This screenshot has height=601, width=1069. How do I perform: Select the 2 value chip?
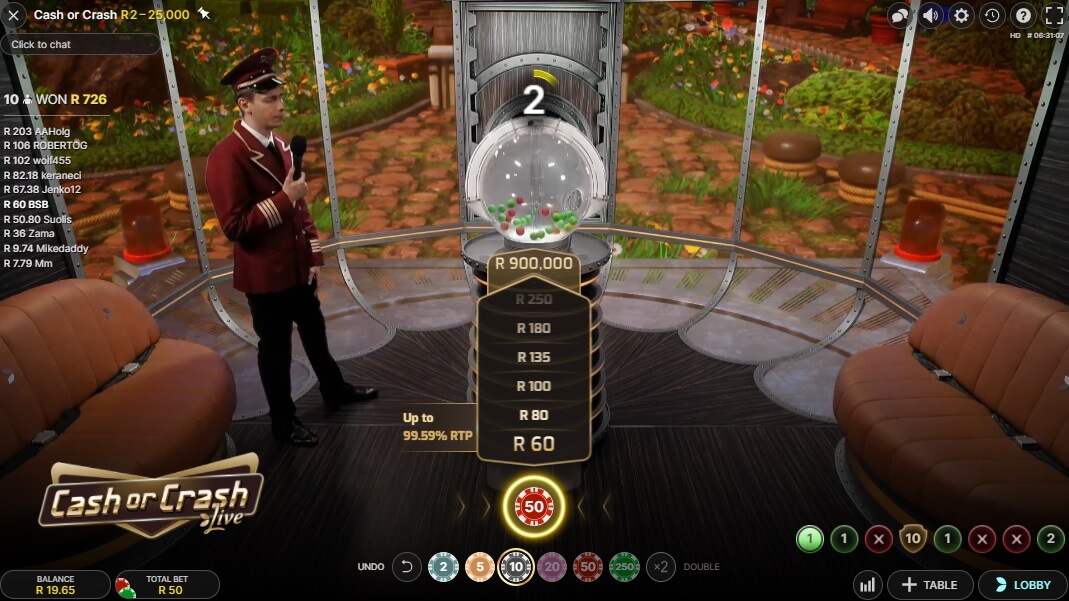443,567
